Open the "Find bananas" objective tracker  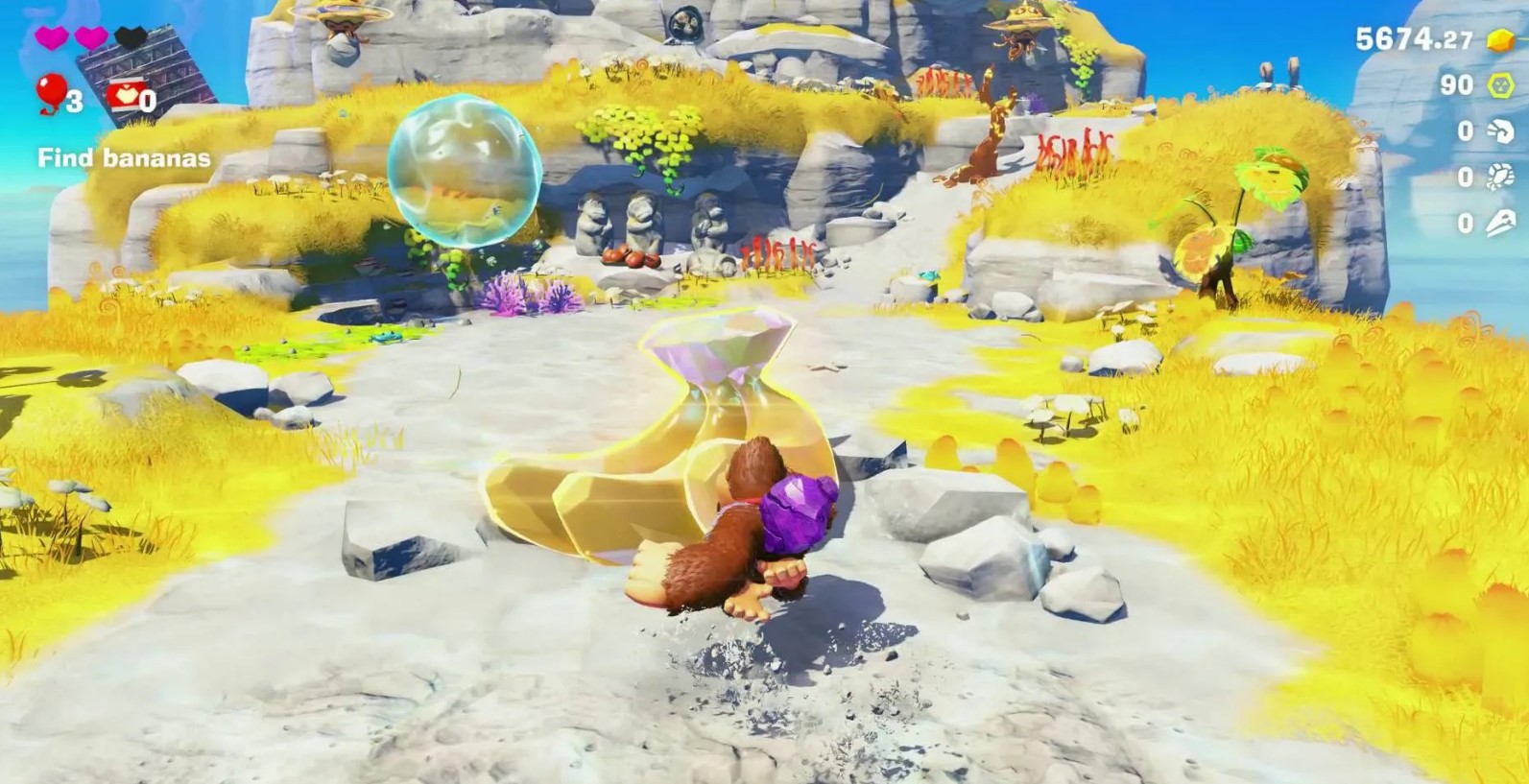coord(124,158)
